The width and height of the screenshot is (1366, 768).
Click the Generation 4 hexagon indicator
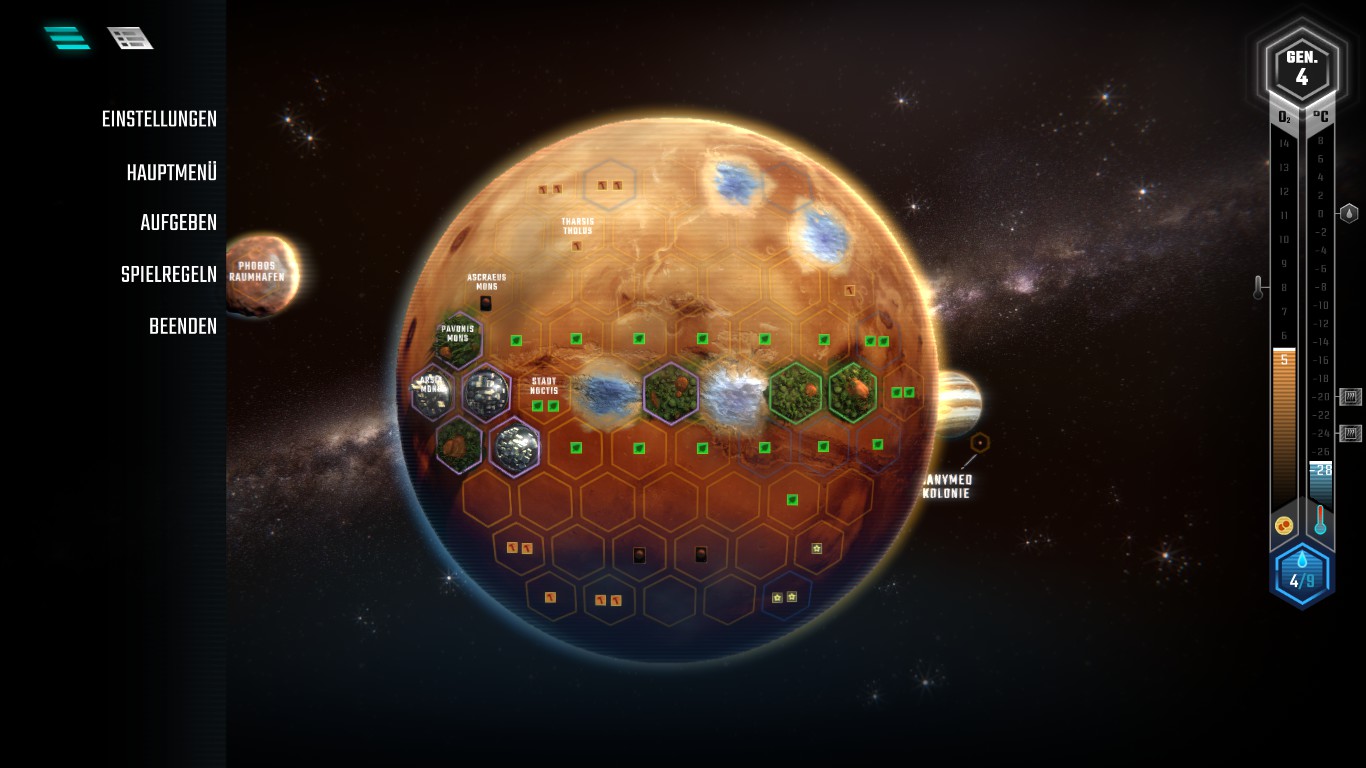(1301, 67)
